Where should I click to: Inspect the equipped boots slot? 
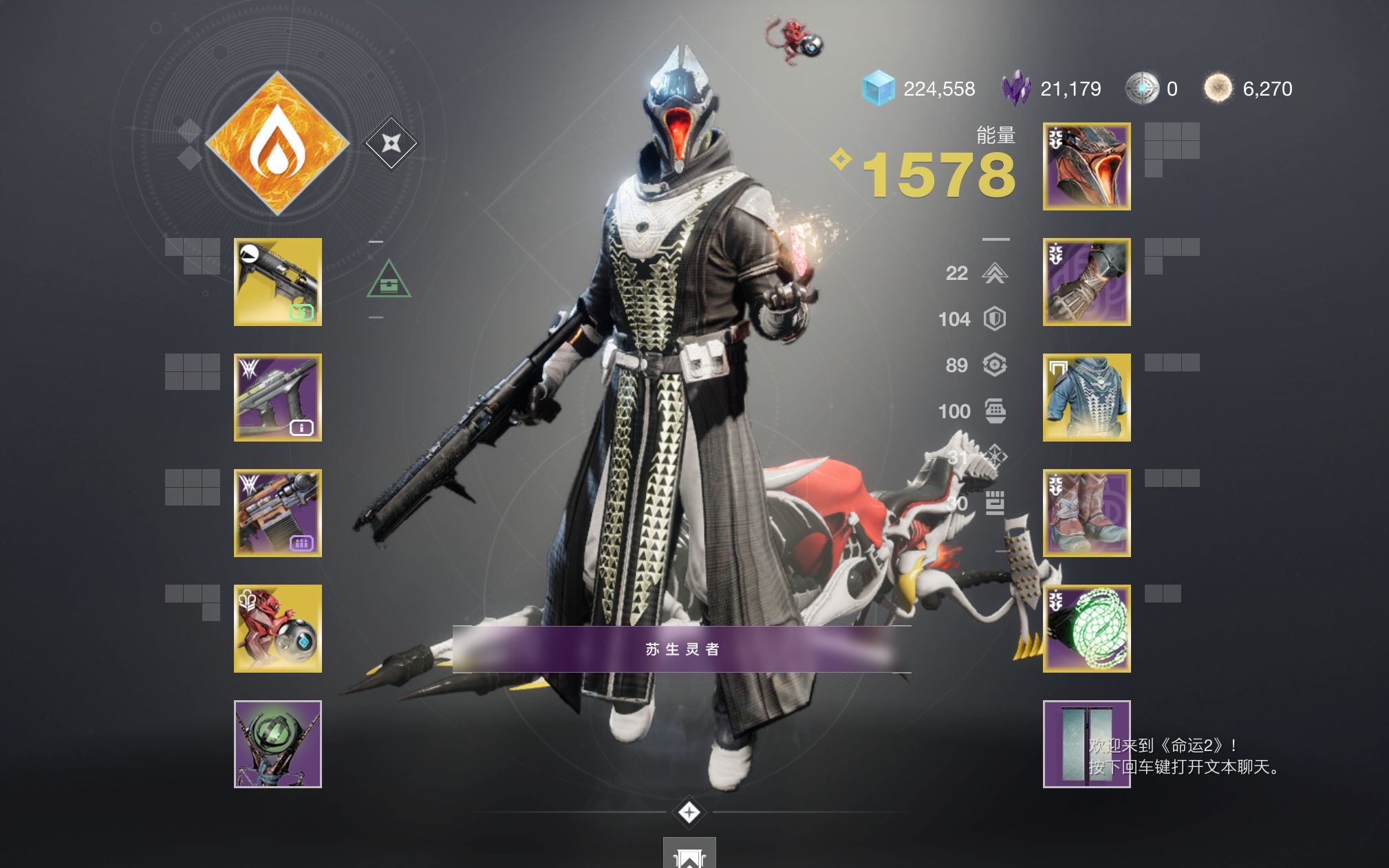1086,513
